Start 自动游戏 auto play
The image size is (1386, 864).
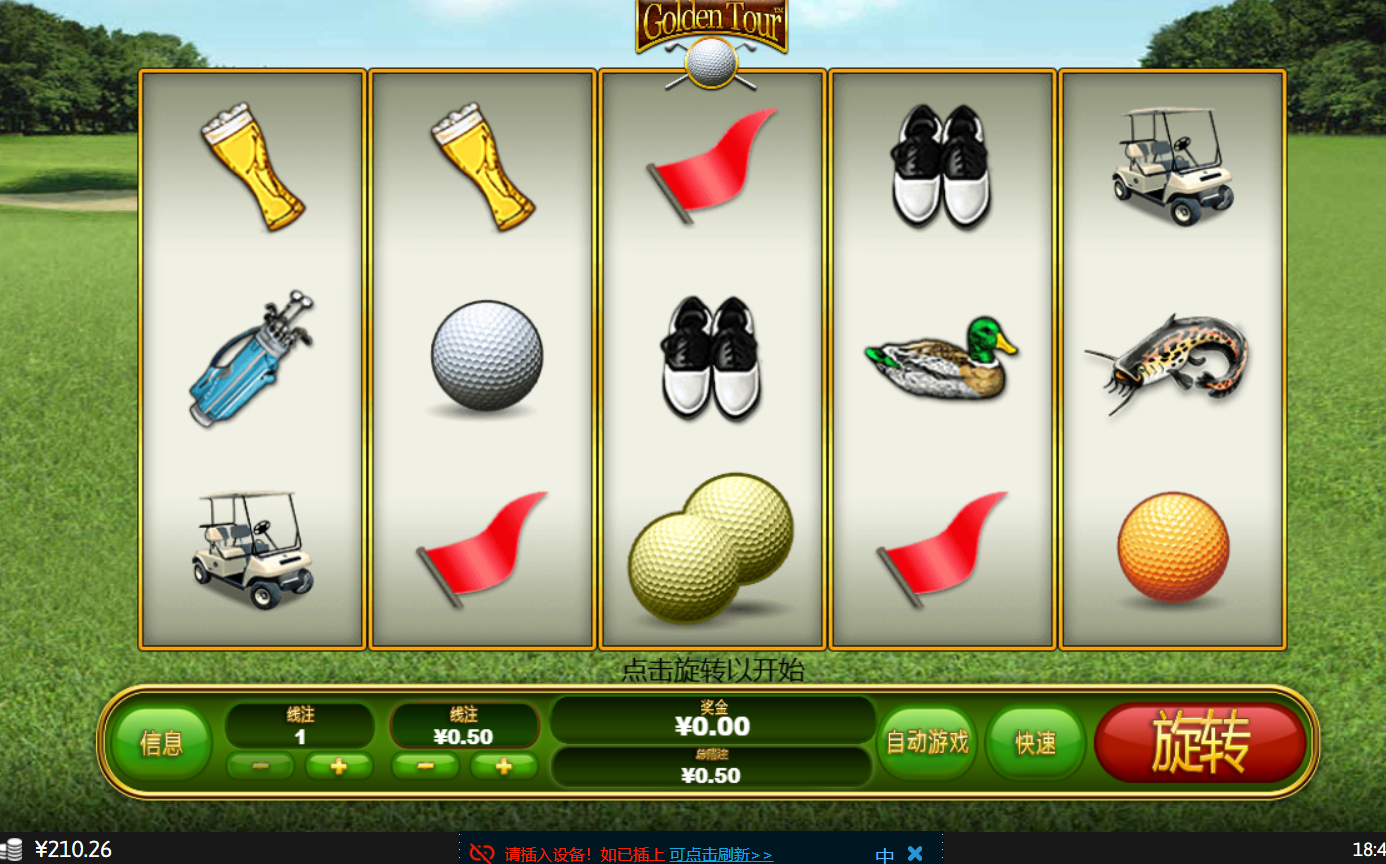coord(927,742)
